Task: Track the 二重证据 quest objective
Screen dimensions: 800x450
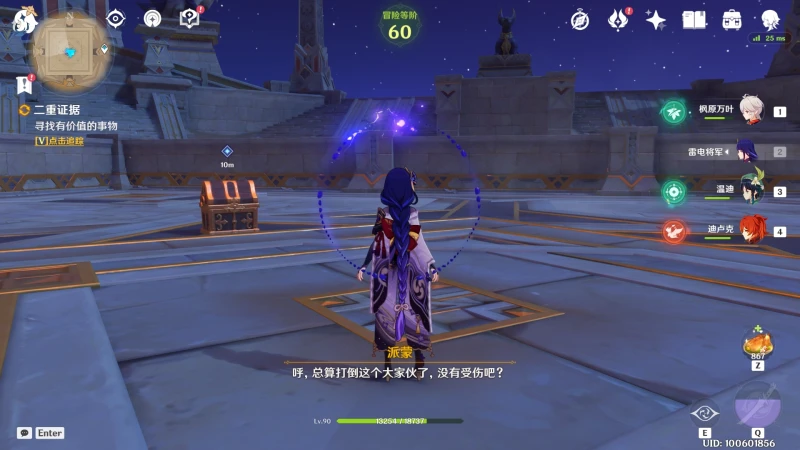Action: coord(60,141)
